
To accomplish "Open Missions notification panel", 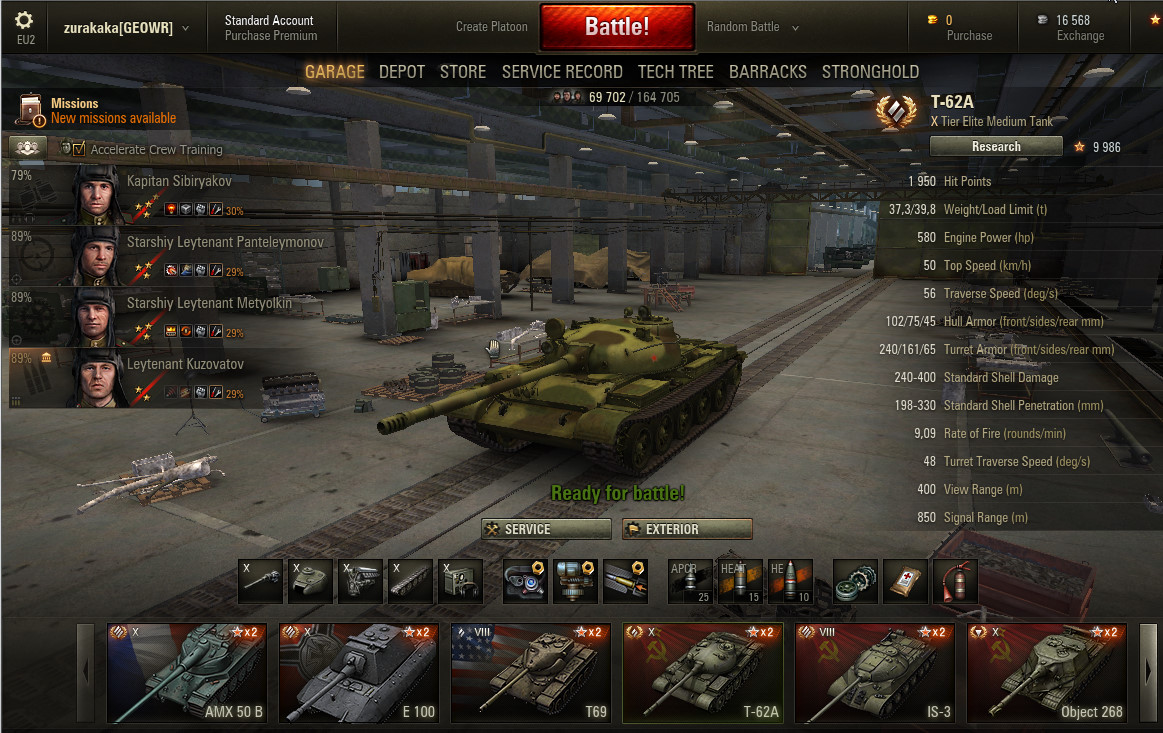I will 98,111.
